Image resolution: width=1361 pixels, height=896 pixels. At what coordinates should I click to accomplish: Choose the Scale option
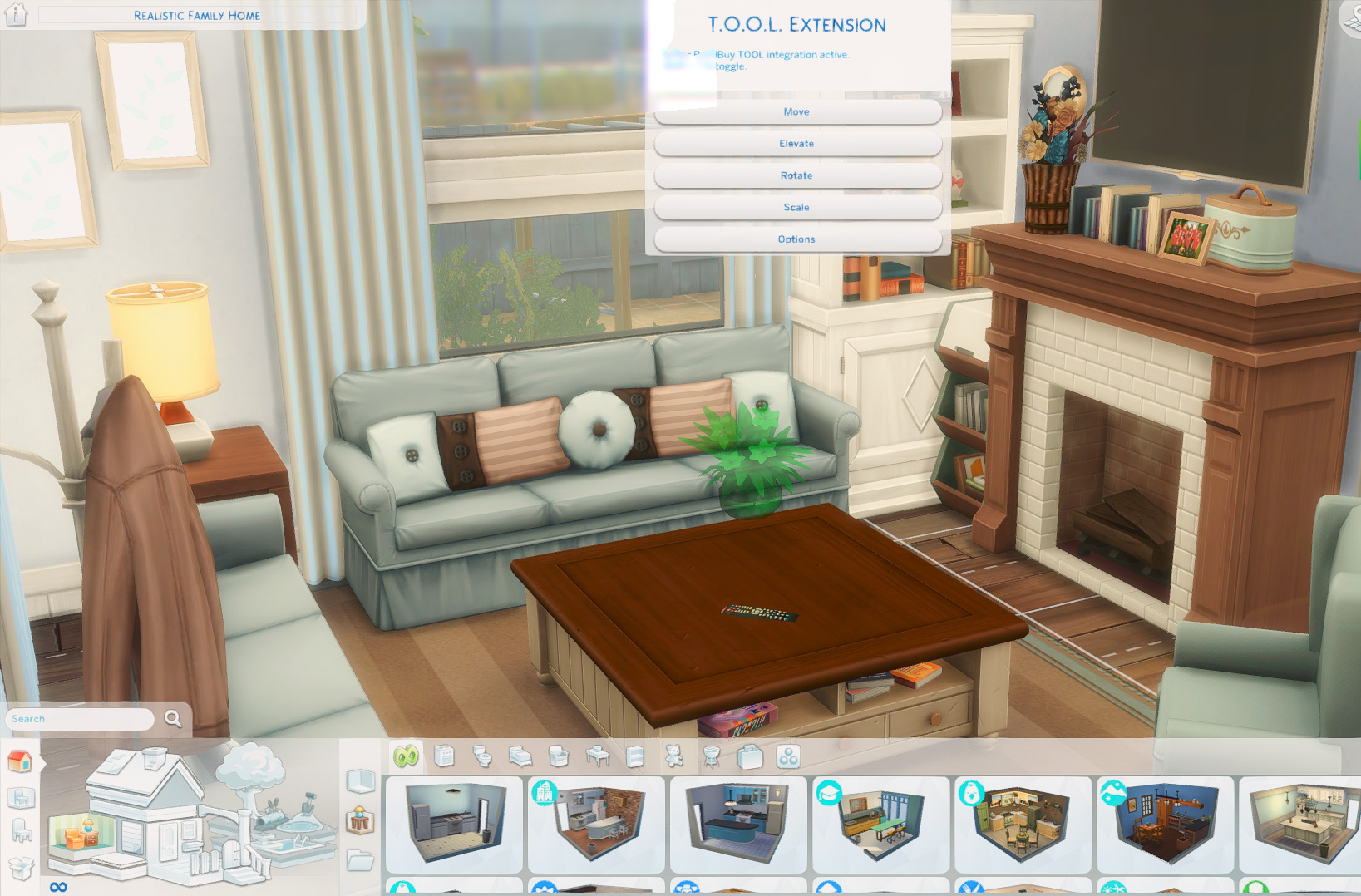(x=796, y=207)
